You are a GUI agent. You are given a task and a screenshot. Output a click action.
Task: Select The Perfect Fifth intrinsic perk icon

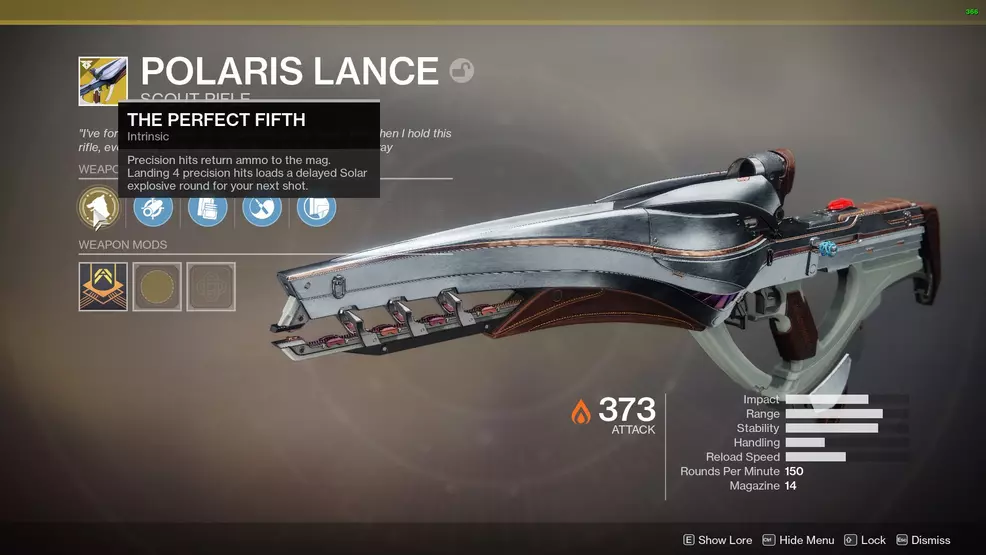tap(99, 208)
